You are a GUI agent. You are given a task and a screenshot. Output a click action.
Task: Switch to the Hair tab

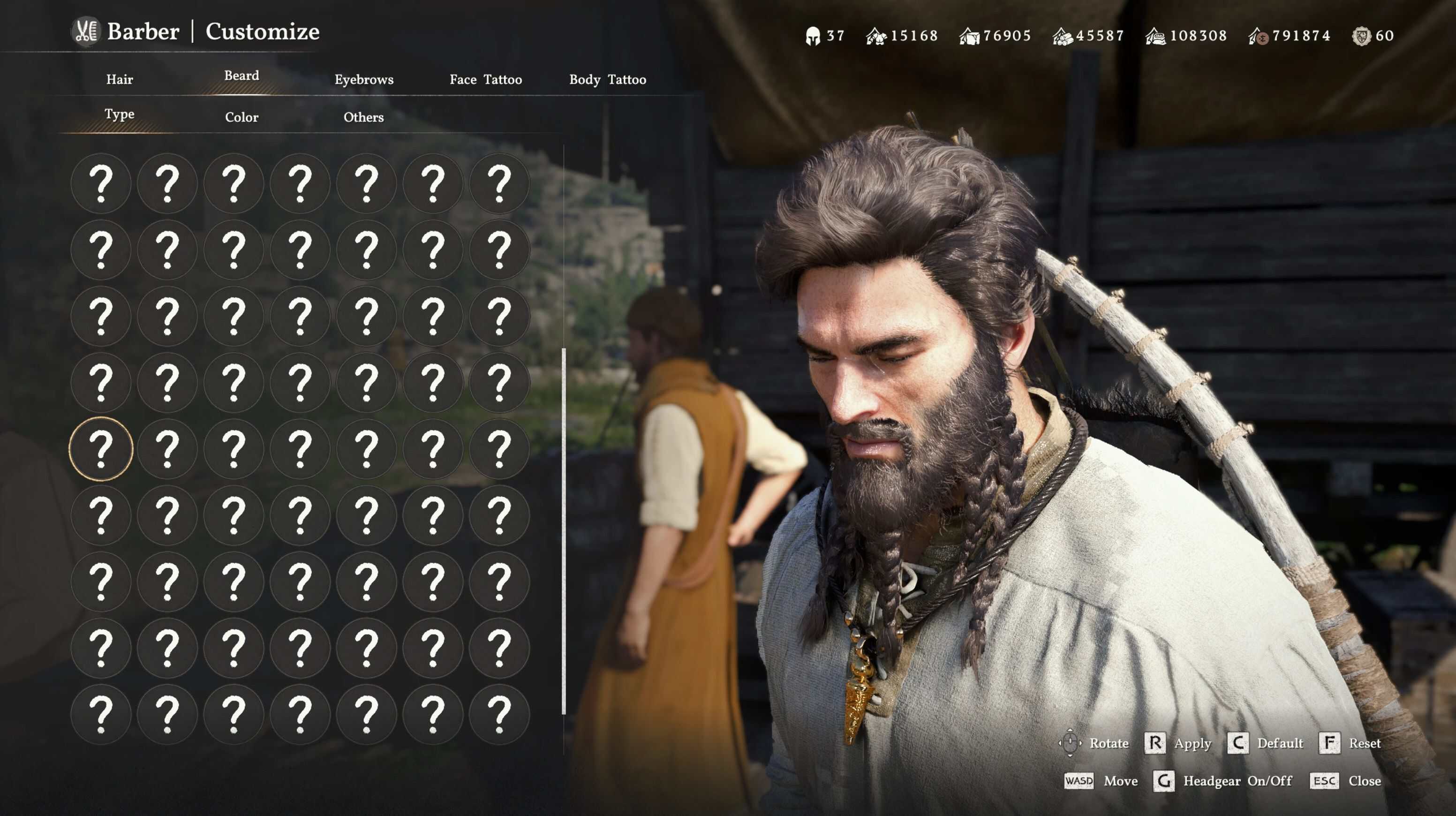coord(119,80)
